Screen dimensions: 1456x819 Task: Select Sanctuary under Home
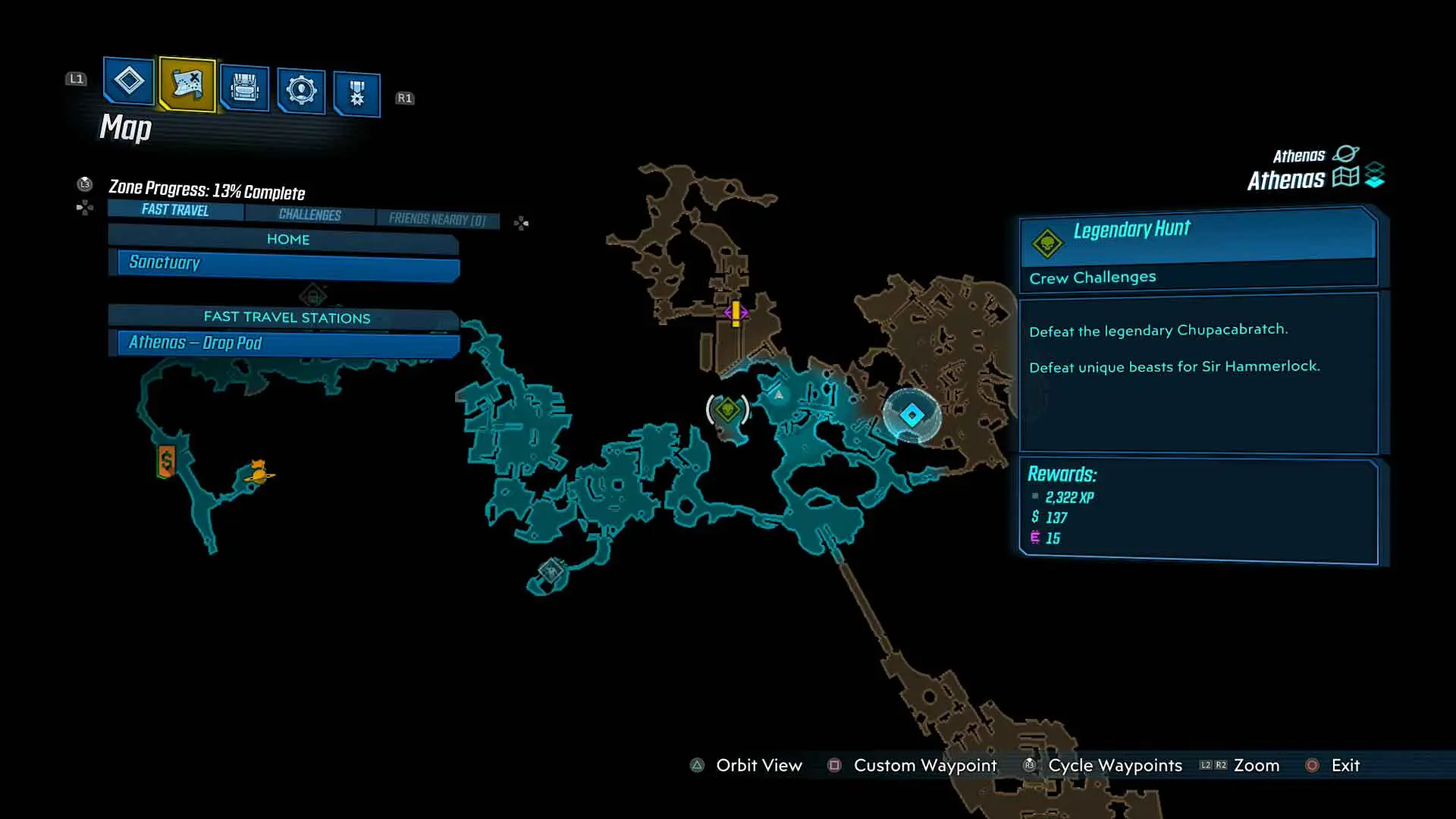[284, 263]
